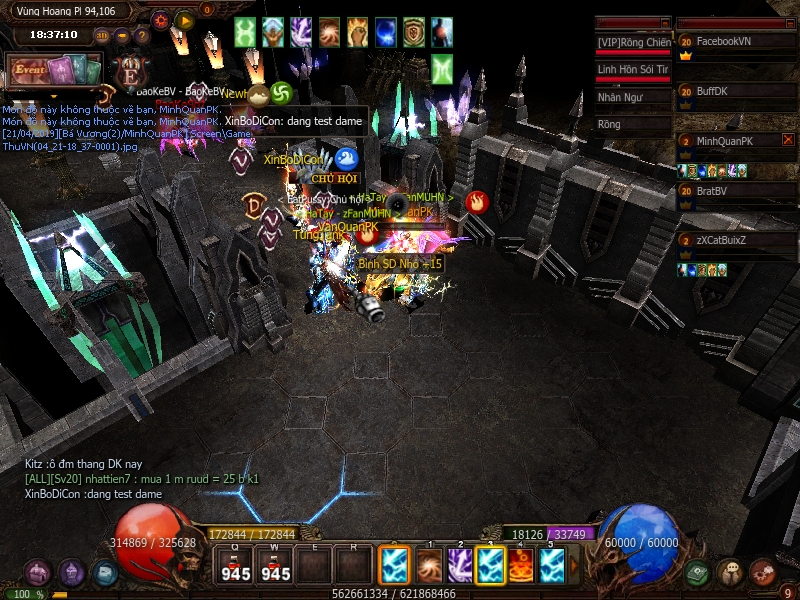Select the Nhân Ngư row
800x600 pixels.
[x=633, y=98]
